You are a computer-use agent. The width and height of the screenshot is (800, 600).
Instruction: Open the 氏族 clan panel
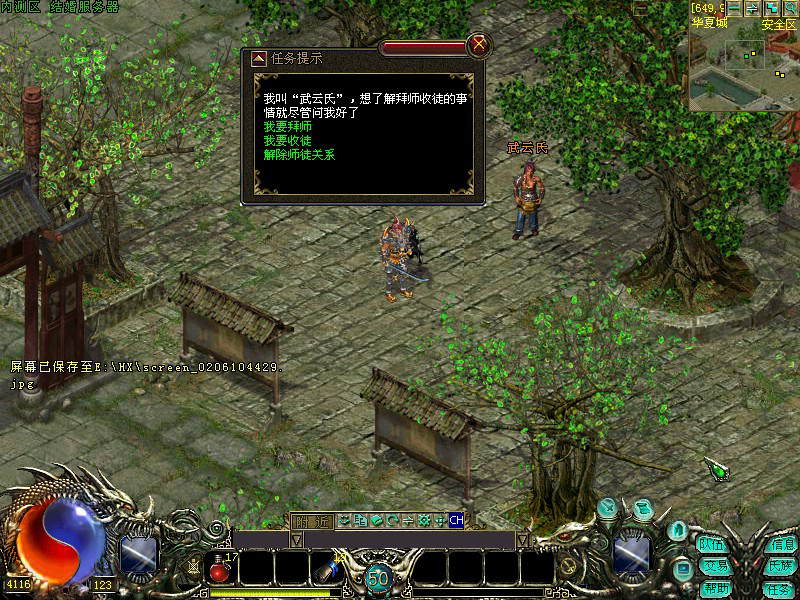tap(780, 566)
